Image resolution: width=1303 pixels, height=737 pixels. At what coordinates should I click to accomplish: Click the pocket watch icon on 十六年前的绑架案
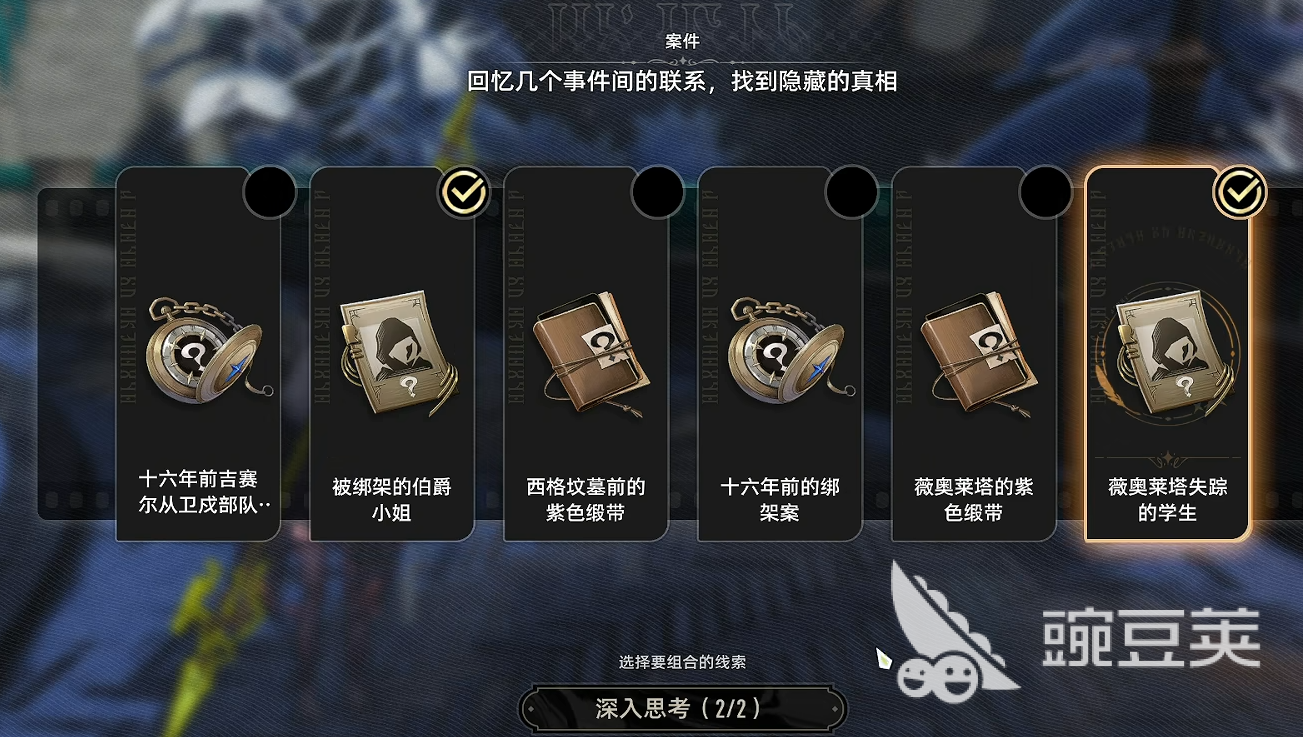(779, 351)
